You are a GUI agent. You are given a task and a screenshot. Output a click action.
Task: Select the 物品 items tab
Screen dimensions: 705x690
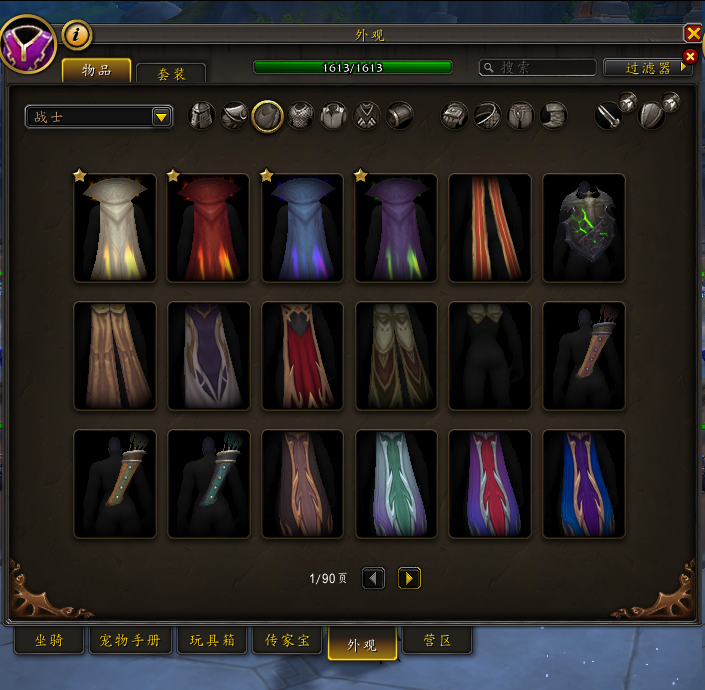[97, 70]
